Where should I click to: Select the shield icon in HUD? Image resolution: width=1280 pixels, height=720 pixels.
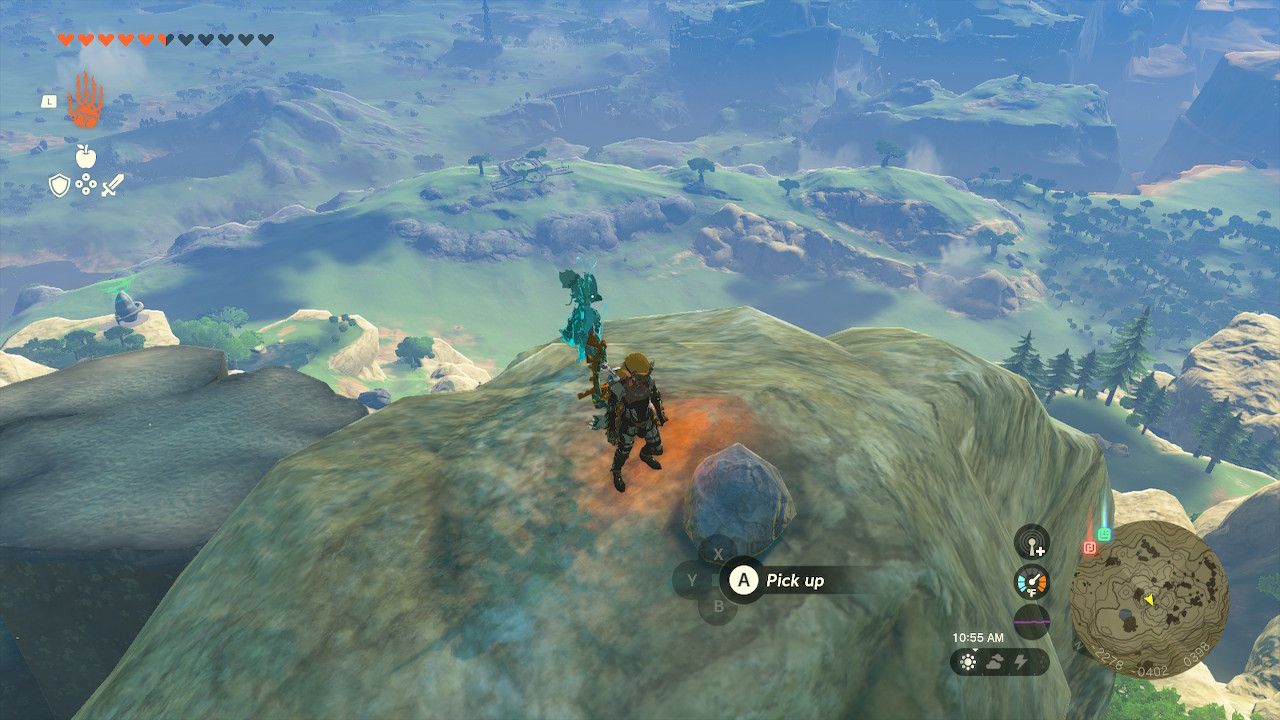pos(59,185)
